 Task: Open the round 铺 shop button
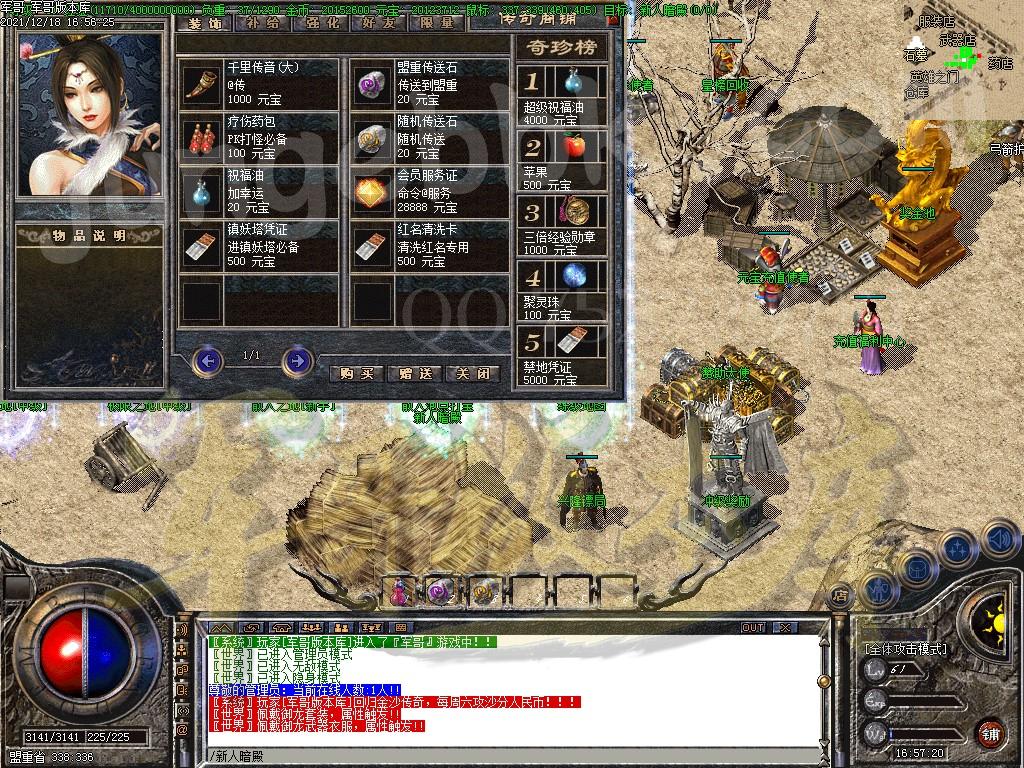[990, 733]
